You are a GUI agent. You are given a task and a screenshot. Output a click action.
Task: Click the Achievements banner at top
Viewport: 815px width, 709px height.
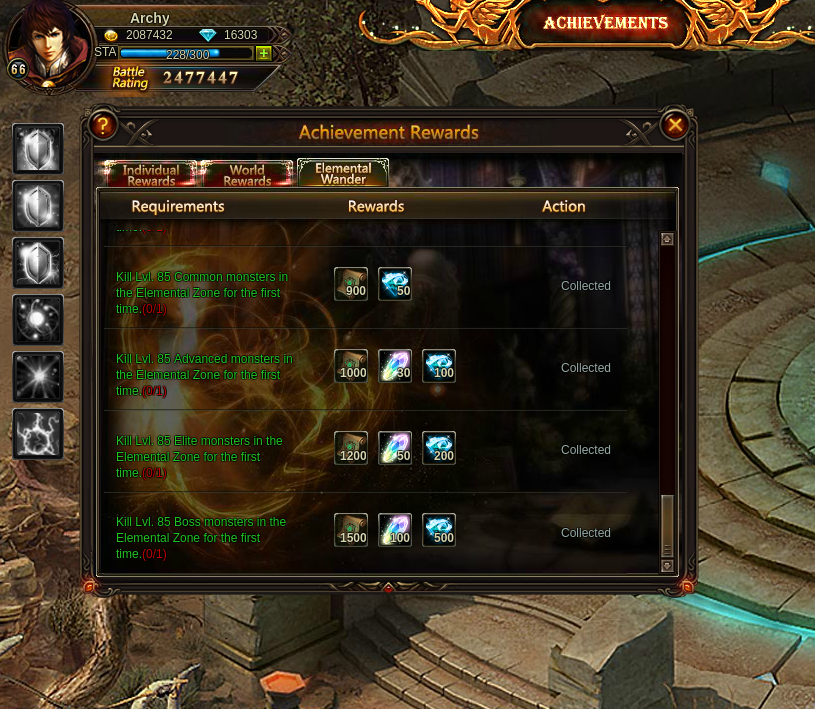605,24
